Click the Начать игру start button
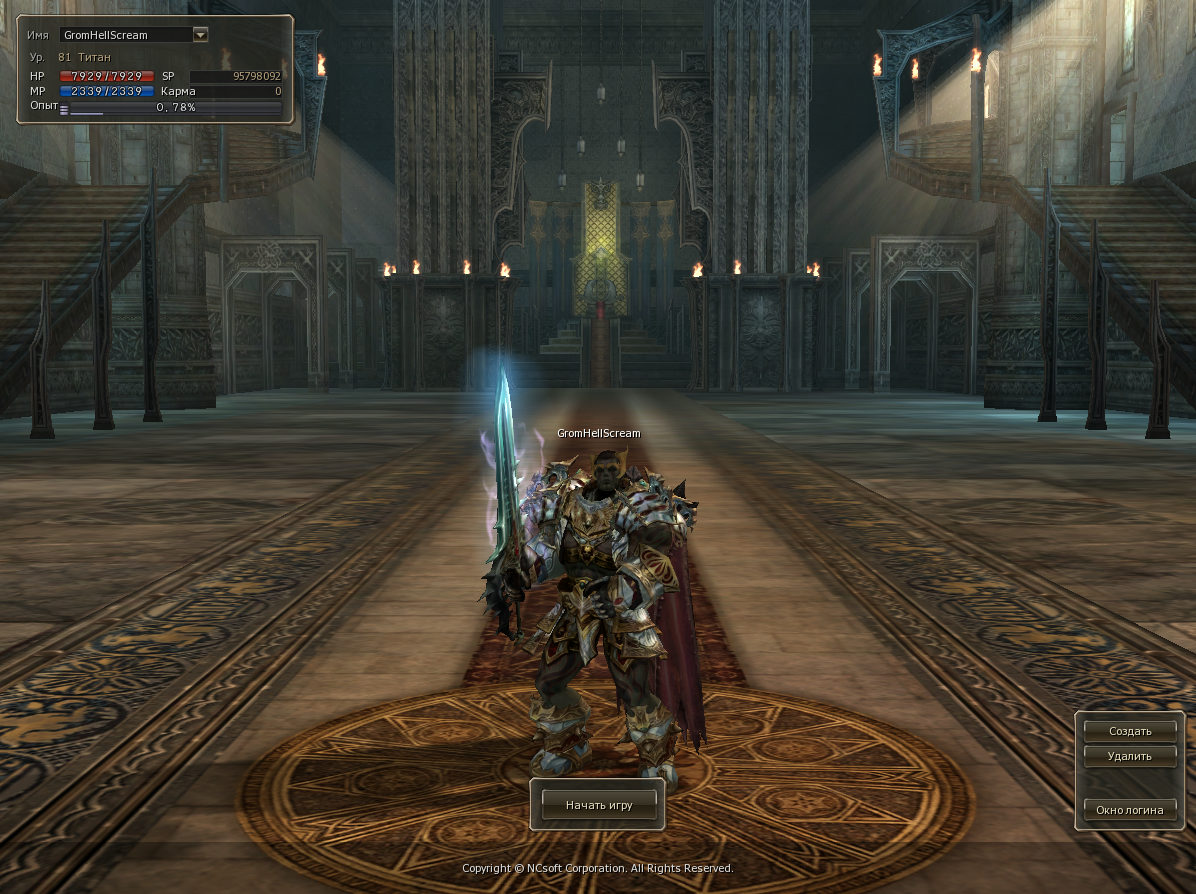 pyautogui.click(x=598, y=804)
